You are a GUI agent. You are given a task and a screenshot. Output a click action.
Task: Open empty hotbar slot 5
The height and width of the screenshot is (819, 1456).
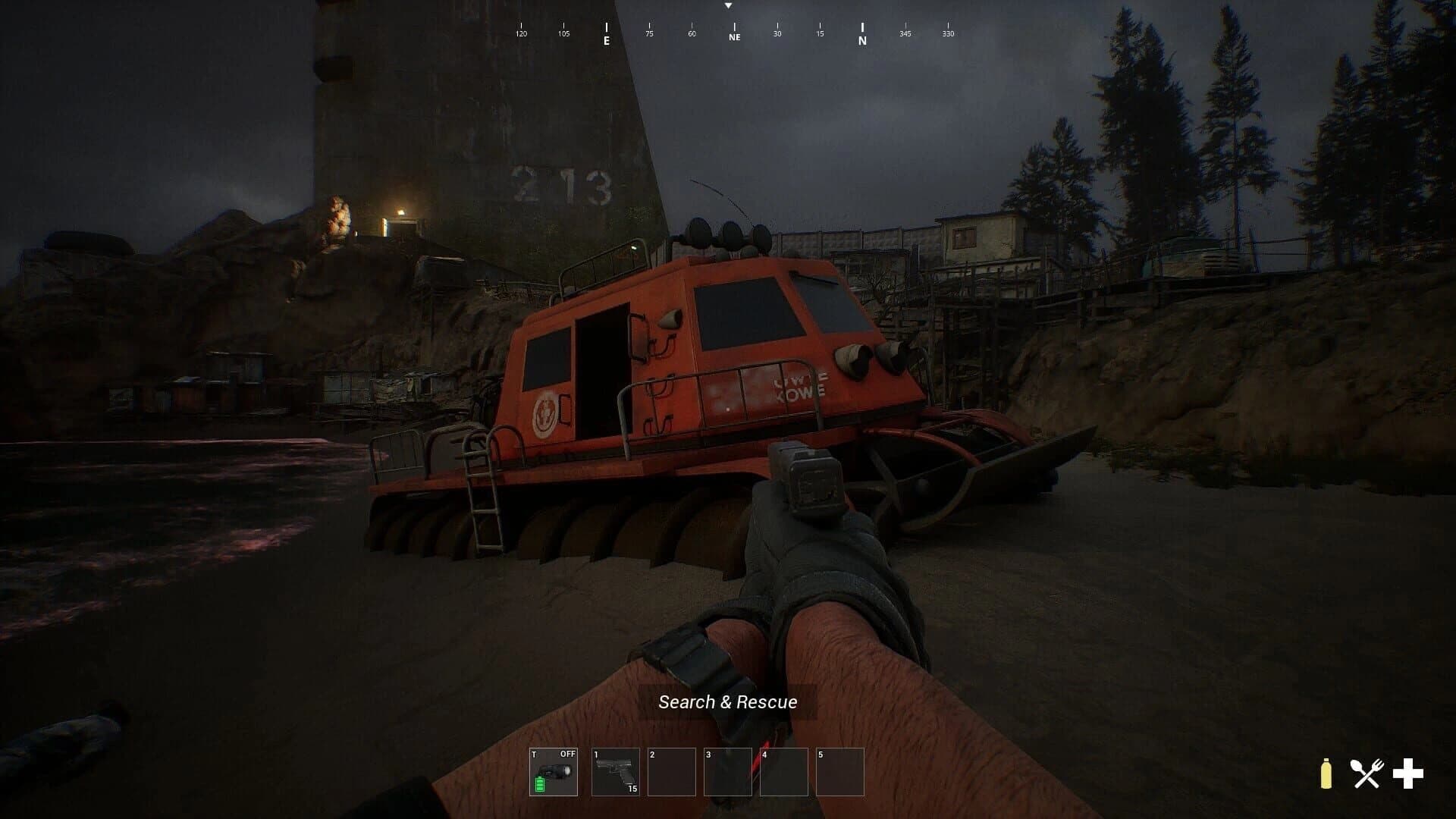point(839,771)
